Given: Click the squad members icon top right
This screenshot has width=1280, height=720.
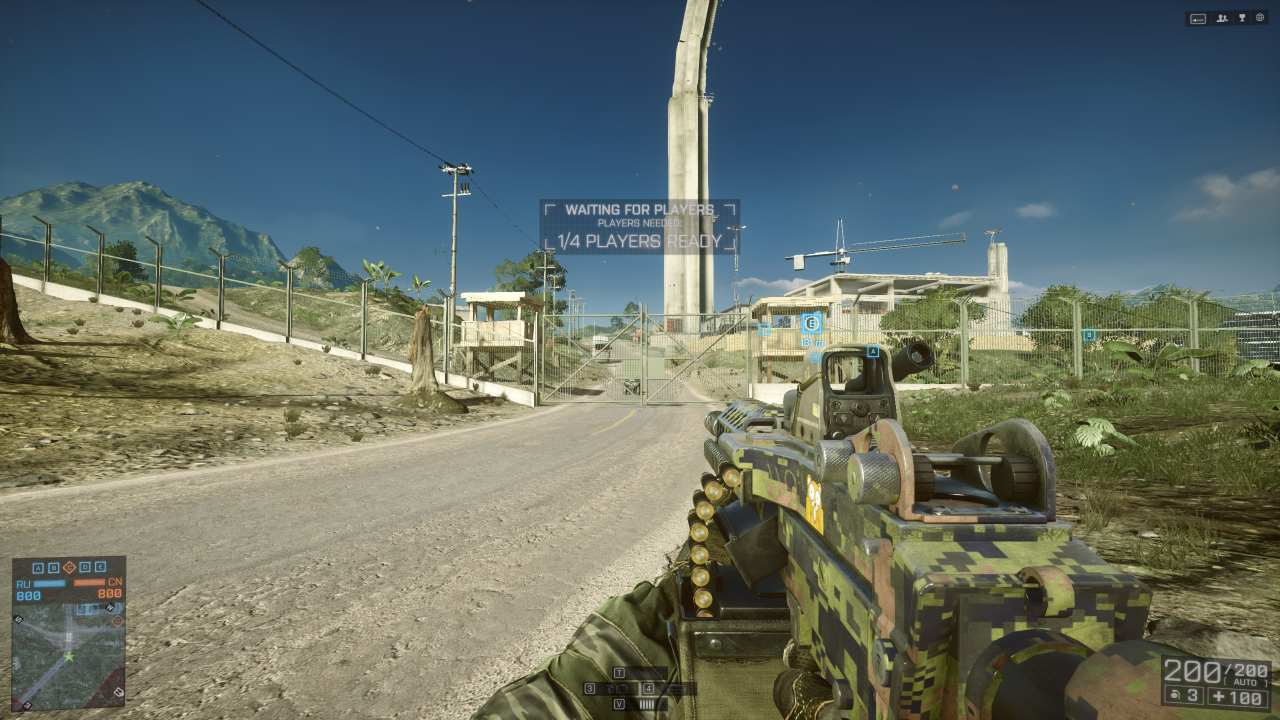Looking at the screenshot, I should tap(1222, 17).
